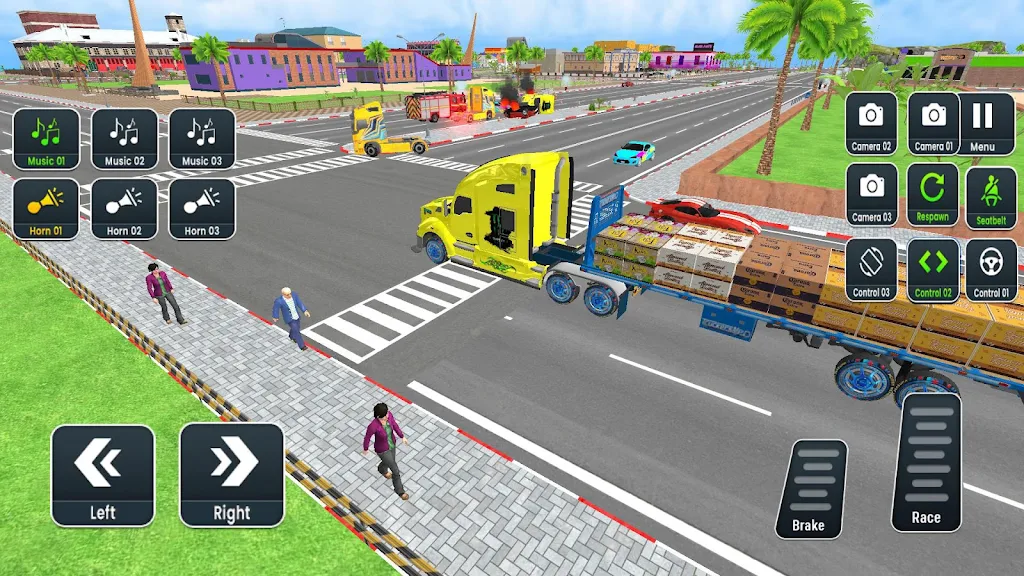The height and width of the screenshot is (576, 1024).
Task: Hit the Brake pedal
Action: tap(810, 489)
